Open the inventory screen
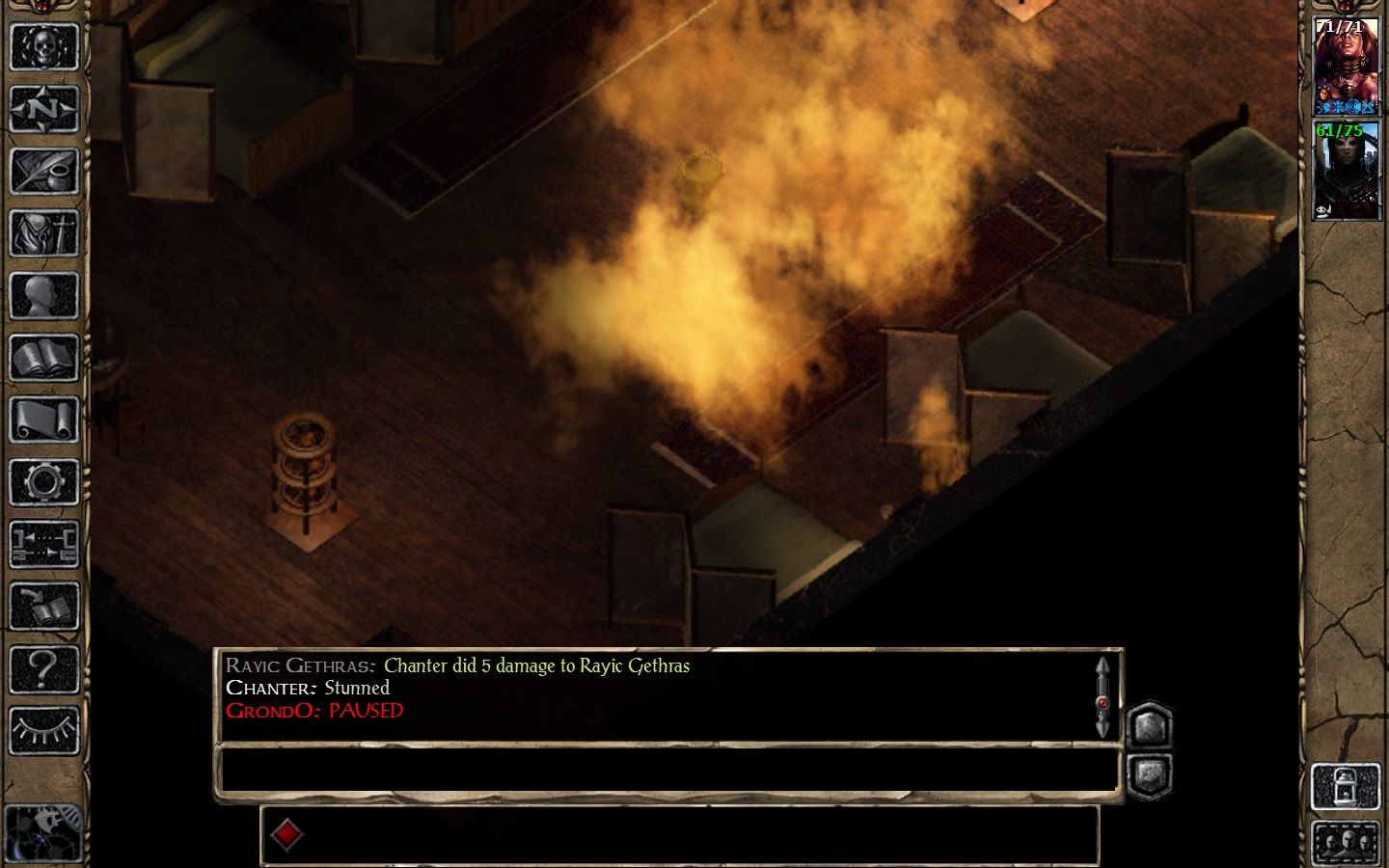Image resolution: width=1389 pixels, height=868 pixels. coord(43,233)
